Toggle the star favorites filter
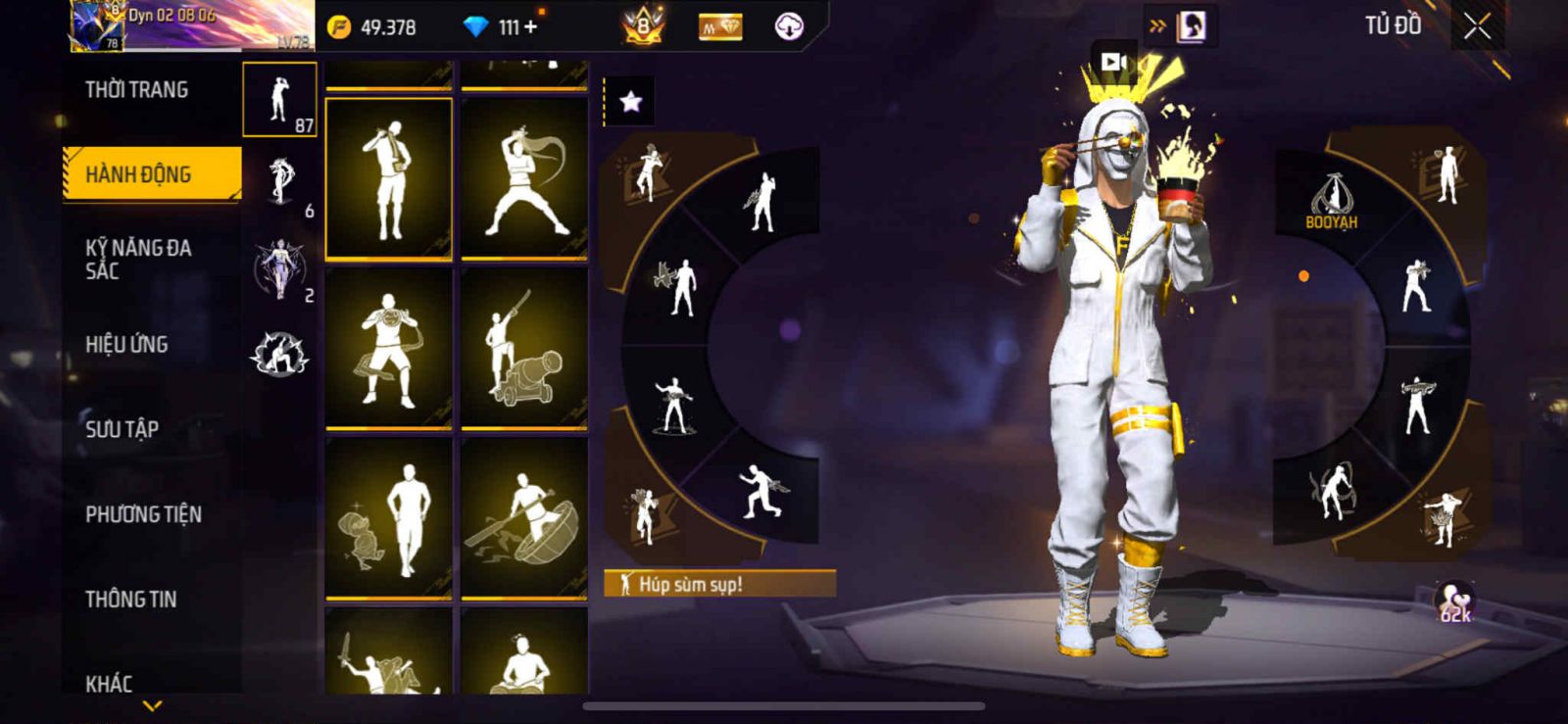Screen dimensions: 1568x724 point(630,101)
